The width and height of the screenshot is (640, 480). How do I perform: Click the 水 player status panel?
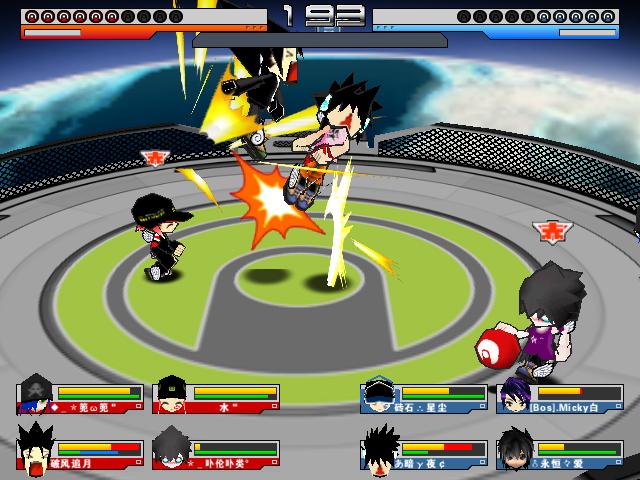point(216,398)
